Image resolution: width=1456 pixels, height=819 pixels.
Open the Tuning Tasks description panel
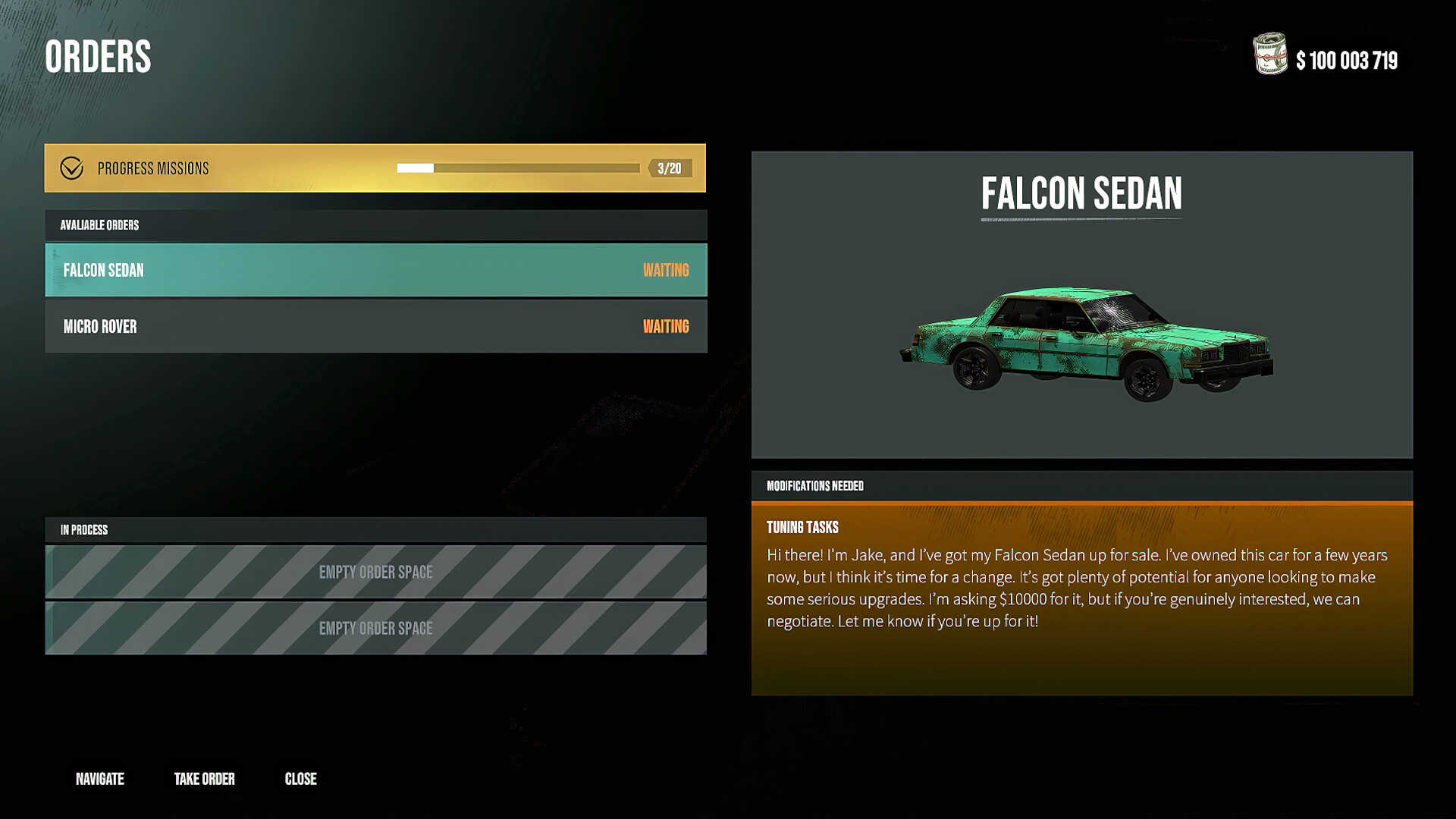1084,591
